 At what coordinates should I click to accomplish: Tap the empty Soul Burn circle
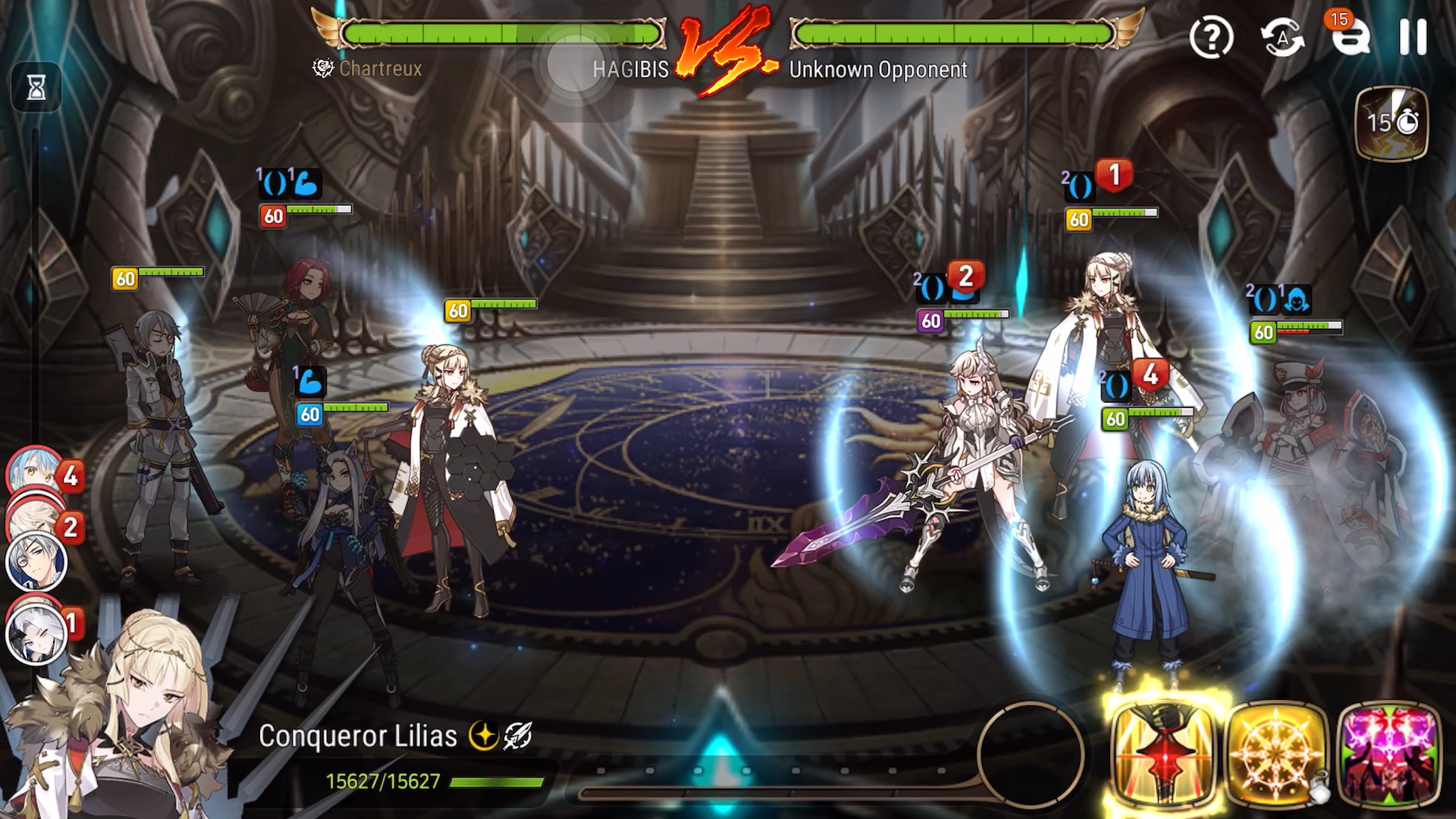(1031, 753)
